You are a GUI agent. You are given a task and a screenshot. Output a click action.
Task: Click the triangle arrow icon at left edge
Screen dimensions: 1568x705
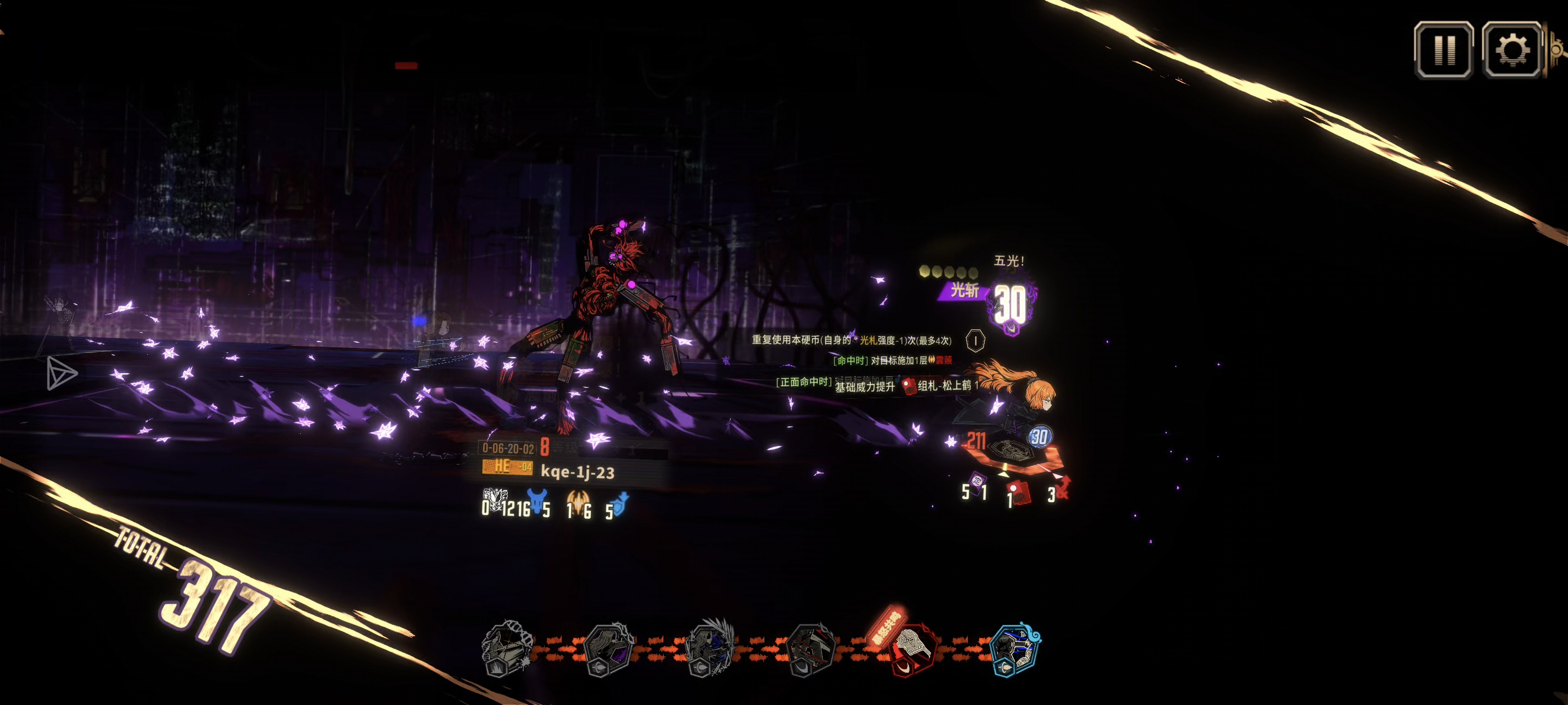(61, 373)
